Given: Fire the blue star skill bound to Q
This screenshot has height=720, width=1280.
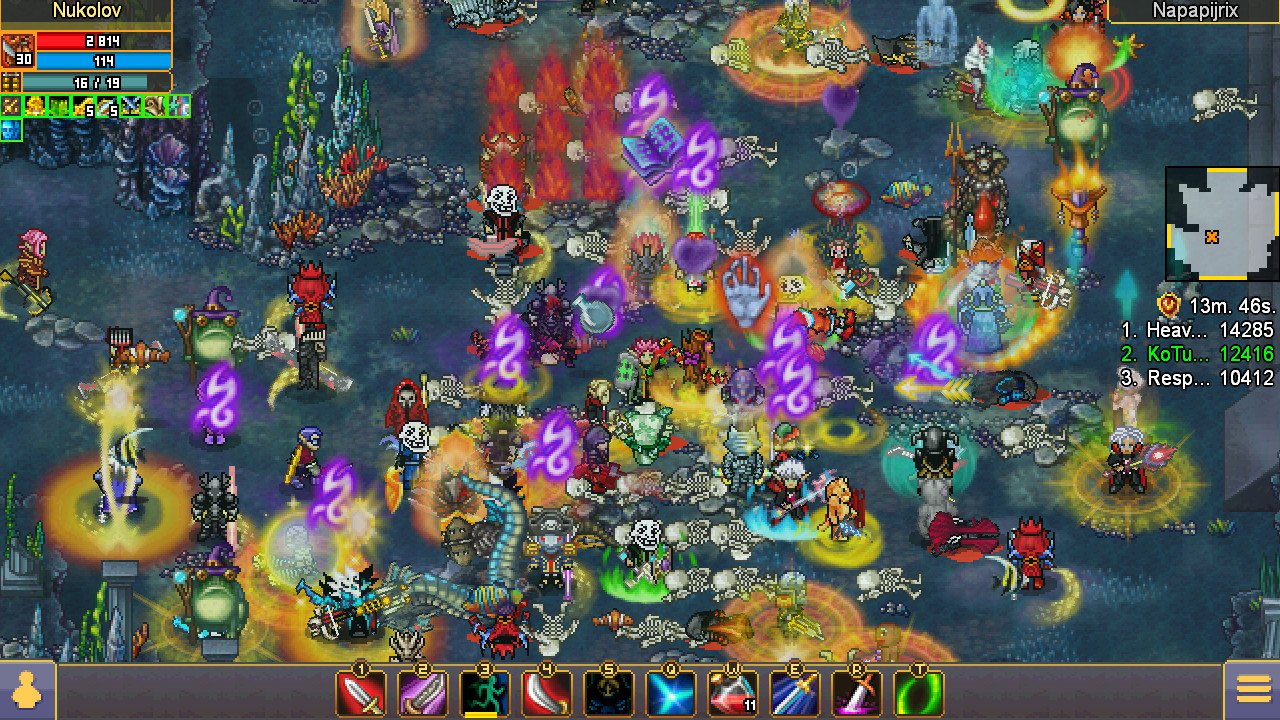Looking at the screenshot, I should coord(670,691).
